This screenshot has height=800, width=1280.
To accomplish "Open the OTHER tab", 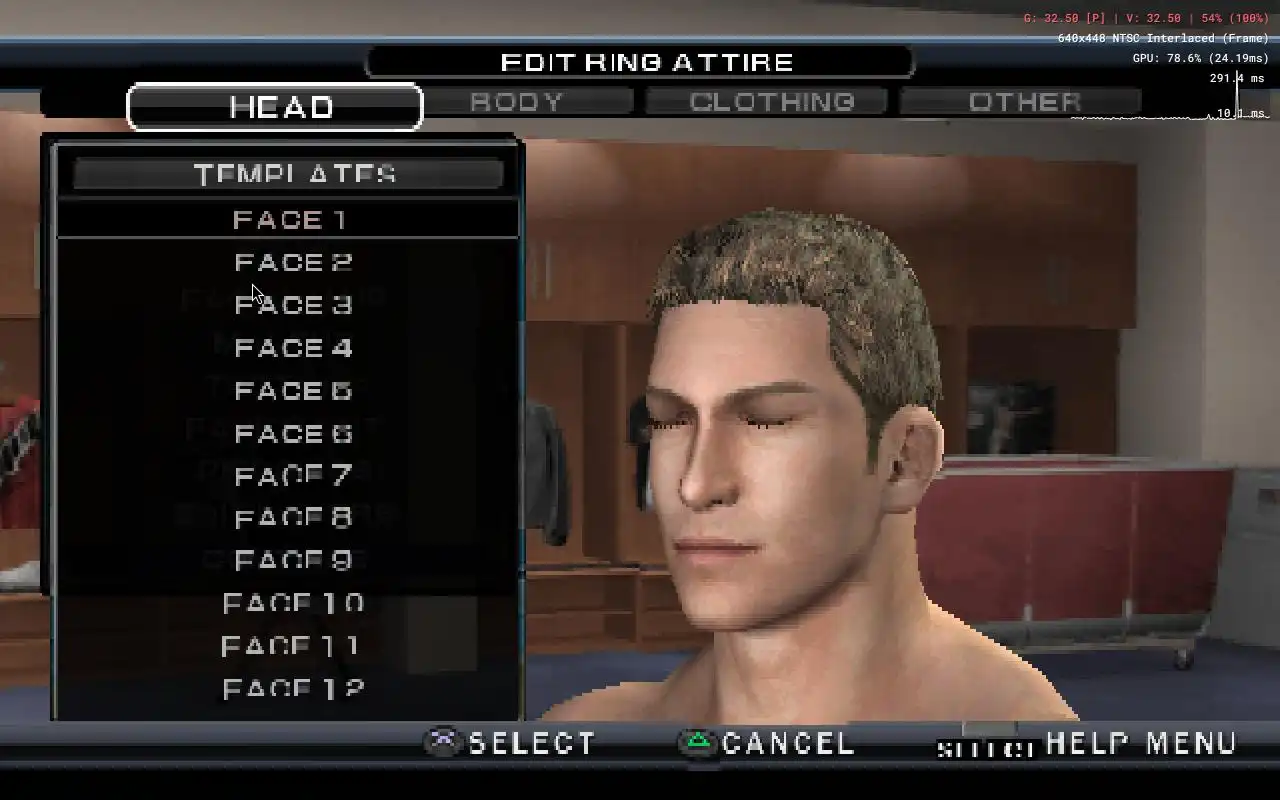I will [1024, 102].
